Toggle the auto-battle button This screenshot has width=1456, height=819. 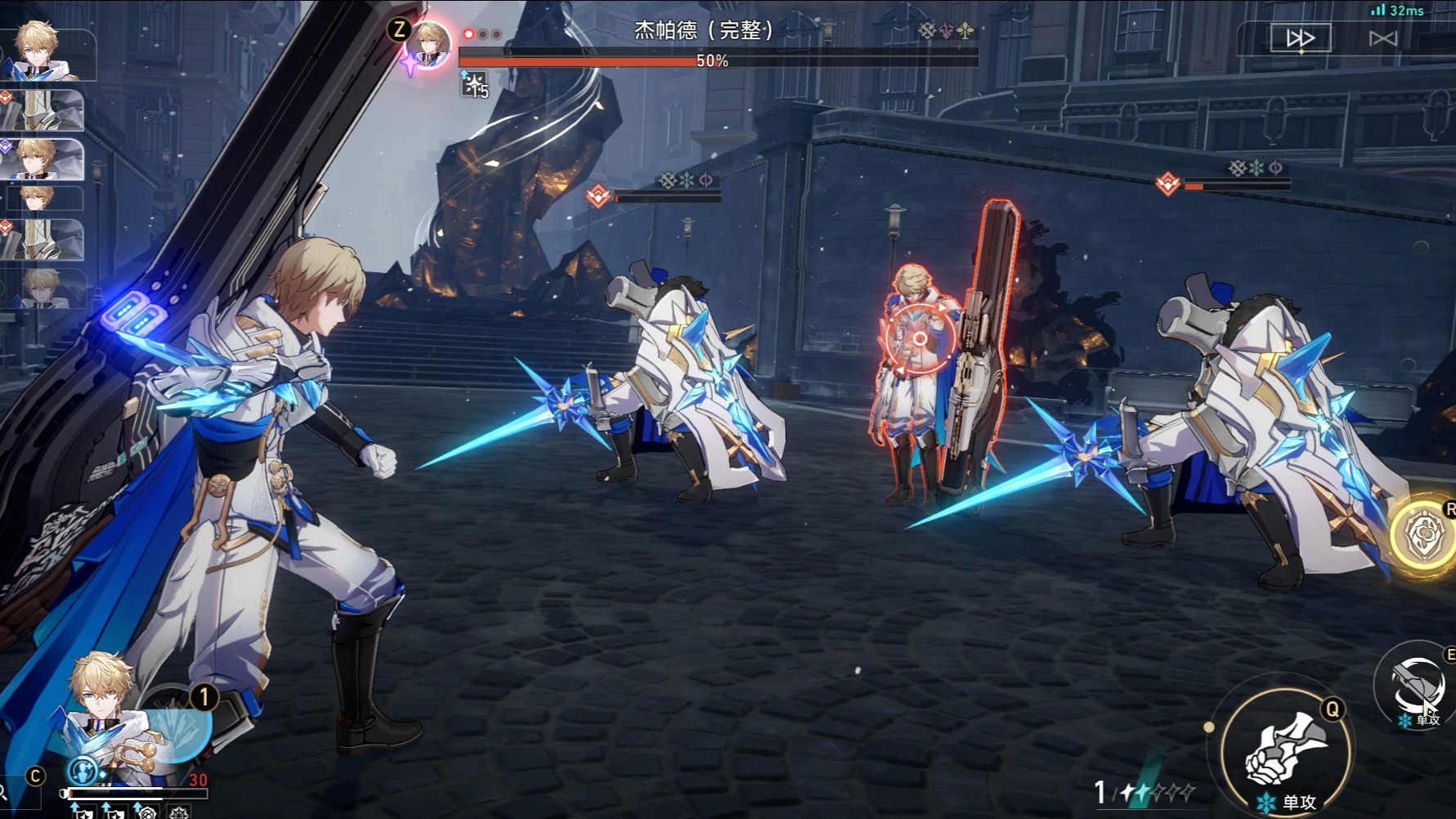click(1383, 38)
